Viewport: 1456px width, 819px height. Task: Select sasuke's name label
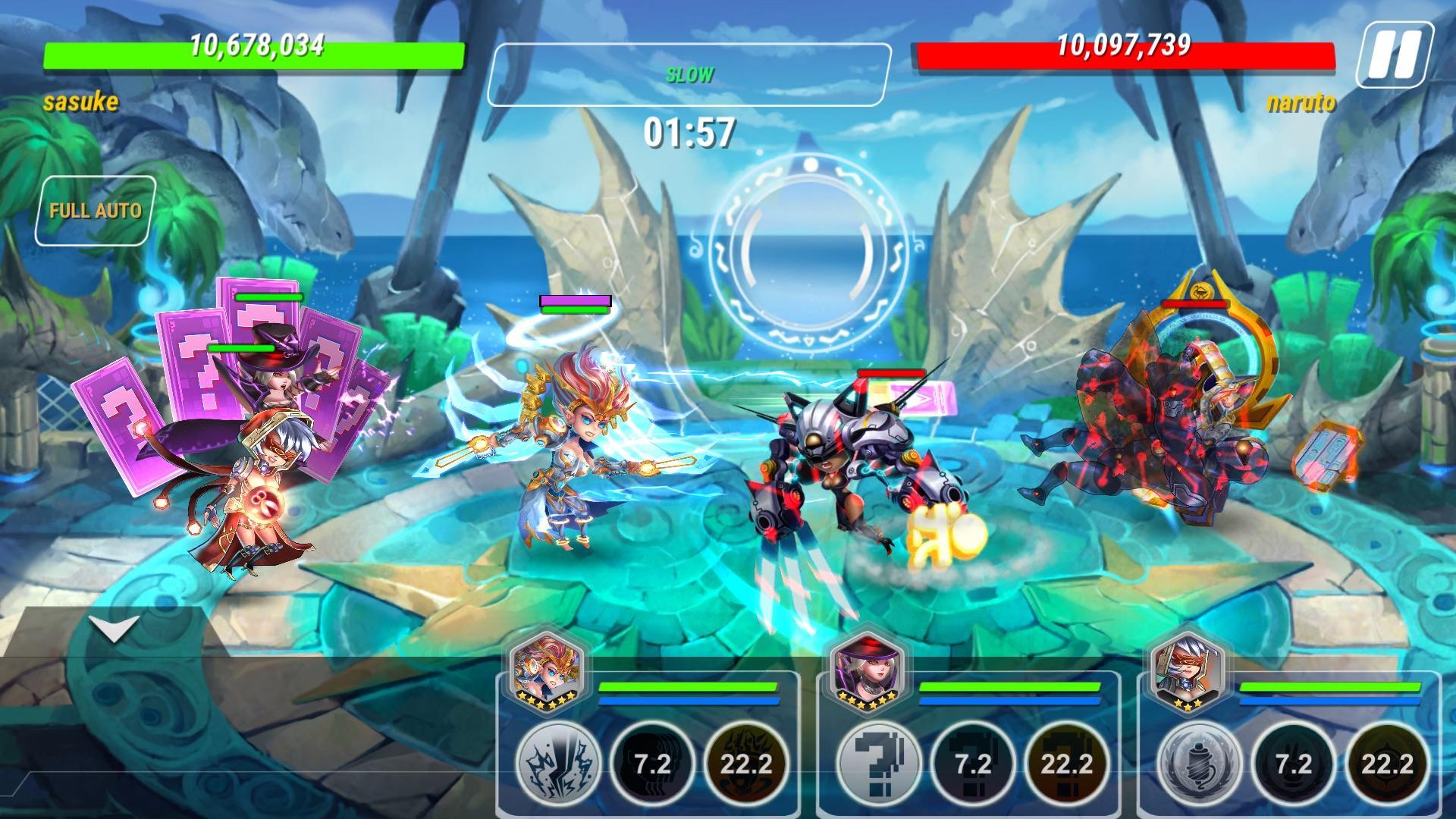(x=80, y=100)
